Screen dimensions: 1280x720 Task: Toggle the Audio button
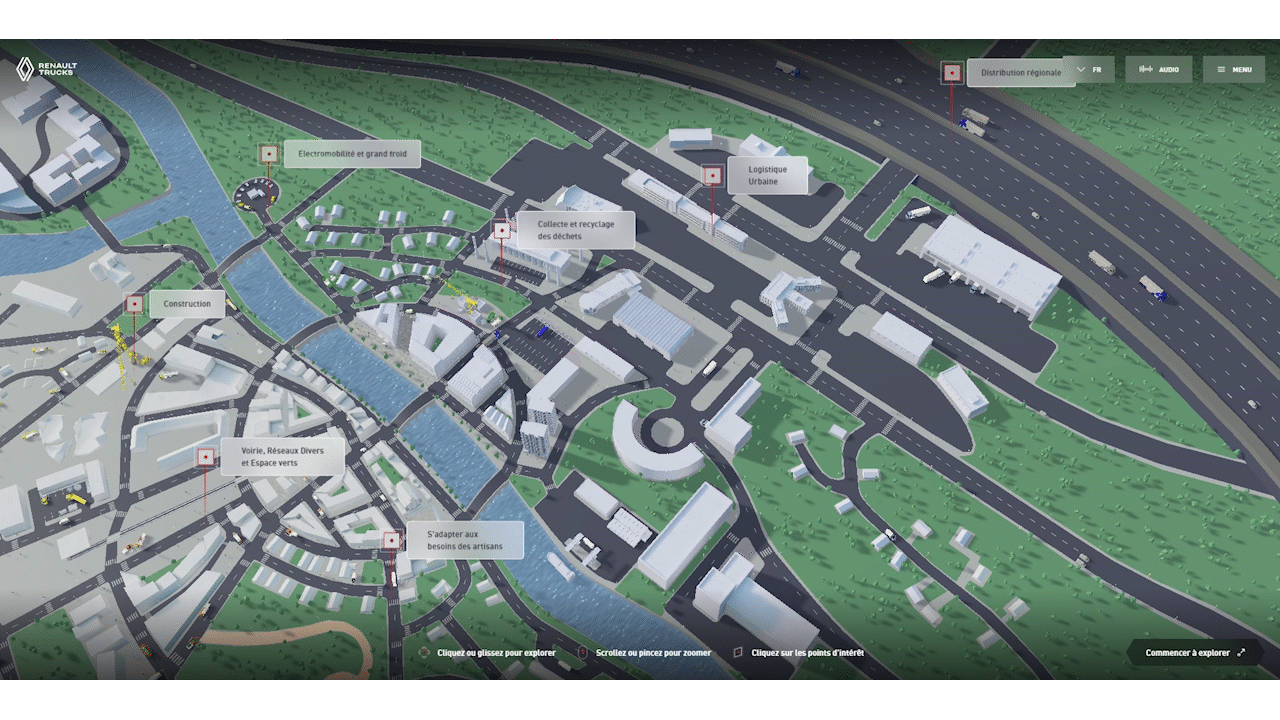point(1159,70)
